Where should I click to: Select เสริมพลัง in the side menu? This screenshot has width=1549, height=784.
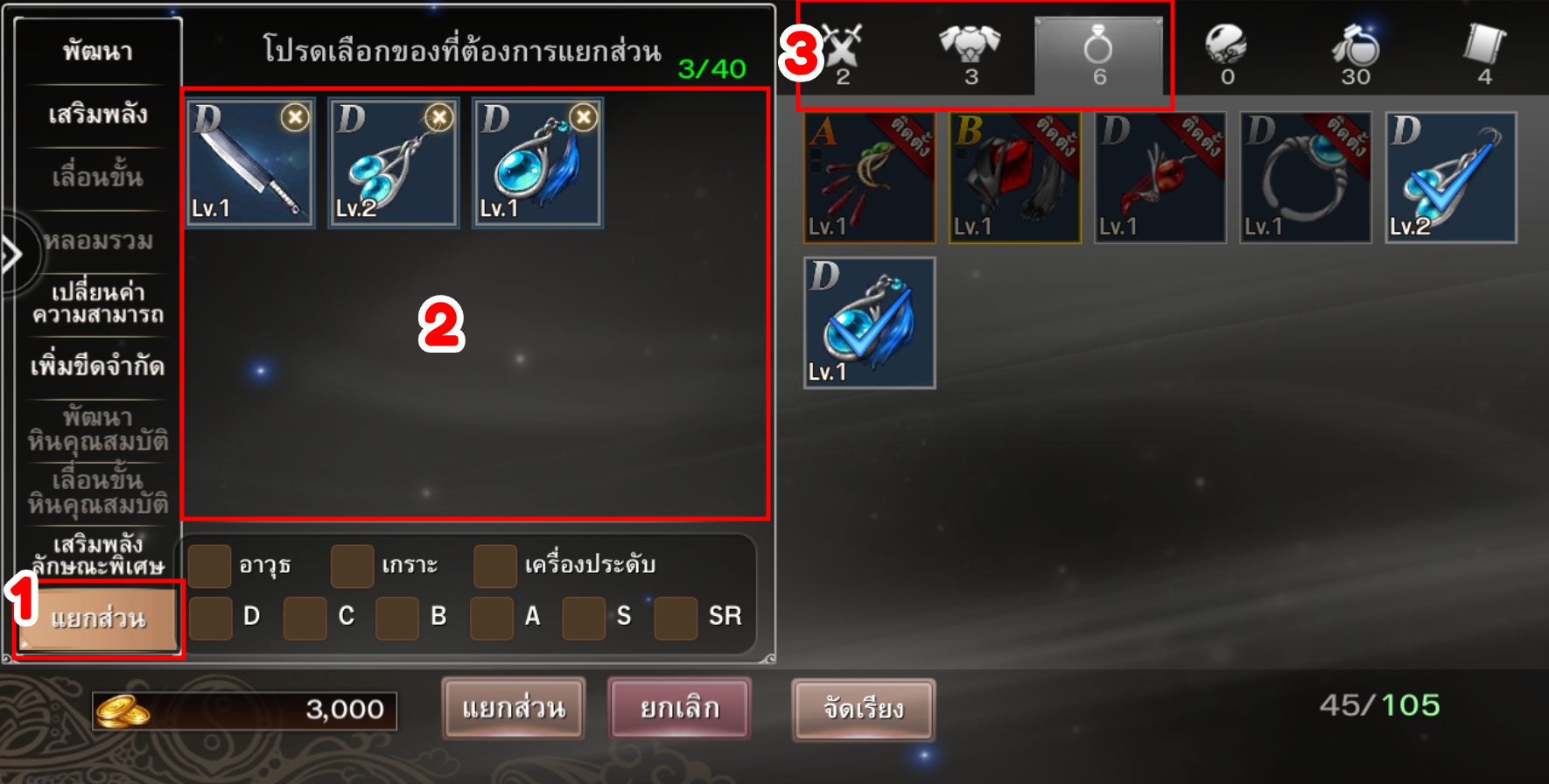(97, 115)
